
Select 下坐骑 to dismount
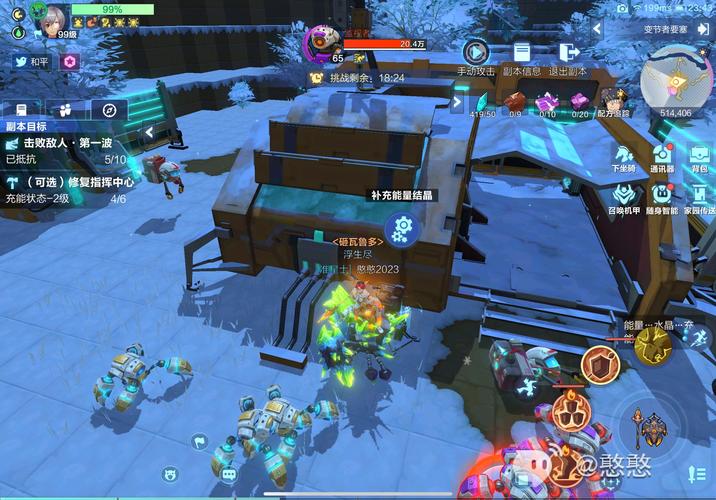pos(624,156)
